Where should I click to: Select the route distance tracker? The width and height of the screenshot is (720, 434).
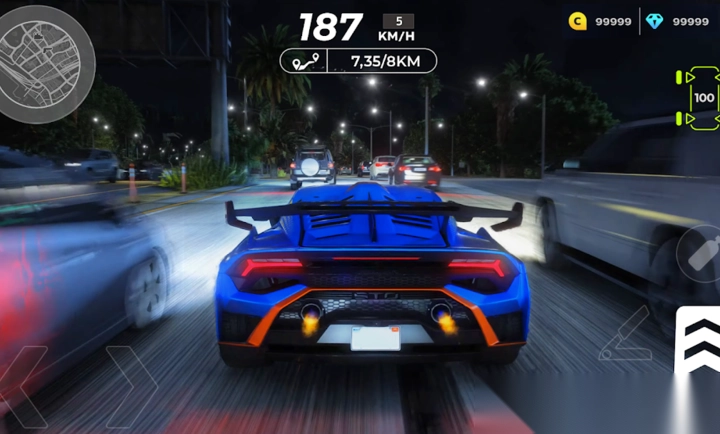click(358, 61)
